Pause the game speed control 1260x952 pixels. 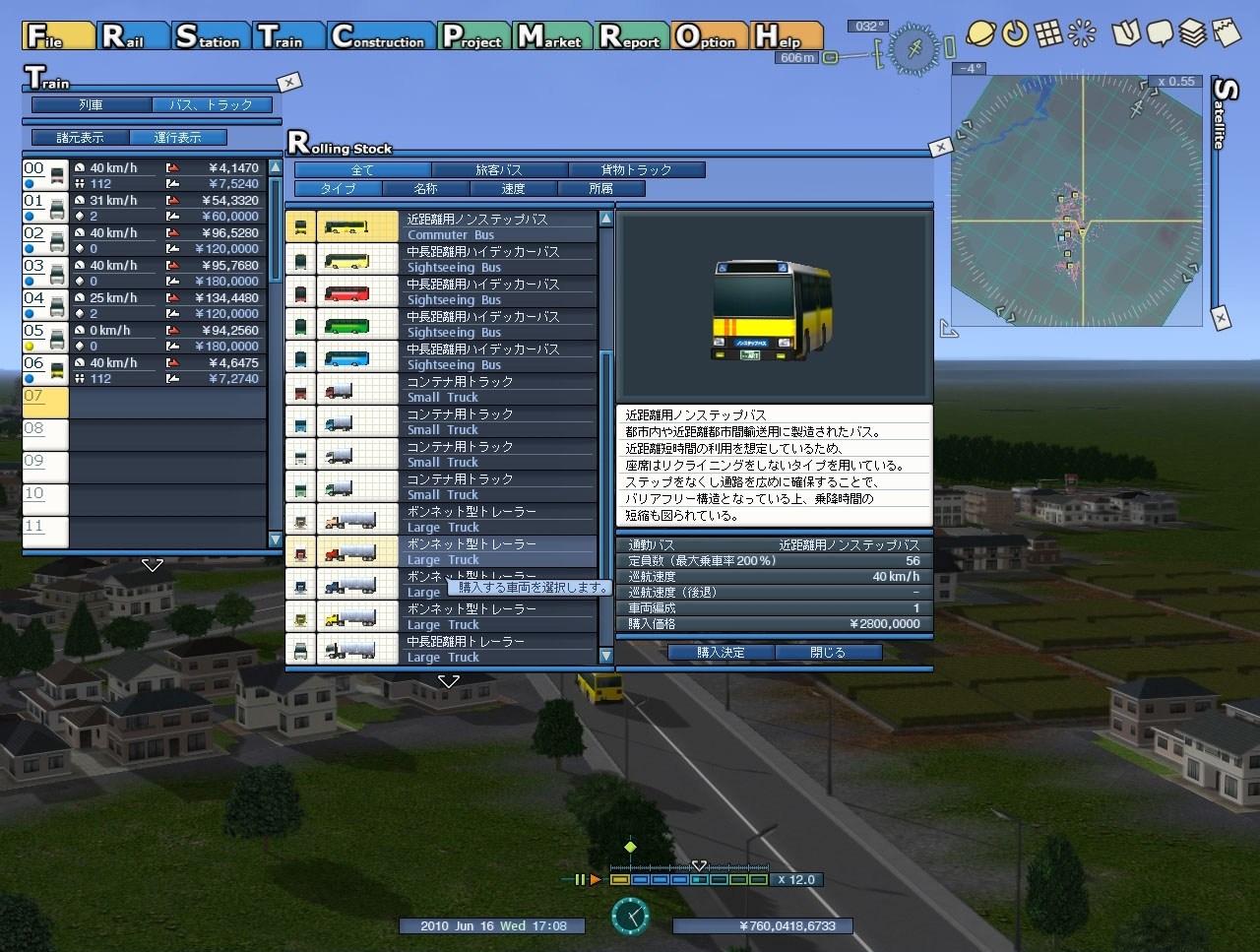click(580, 879)
